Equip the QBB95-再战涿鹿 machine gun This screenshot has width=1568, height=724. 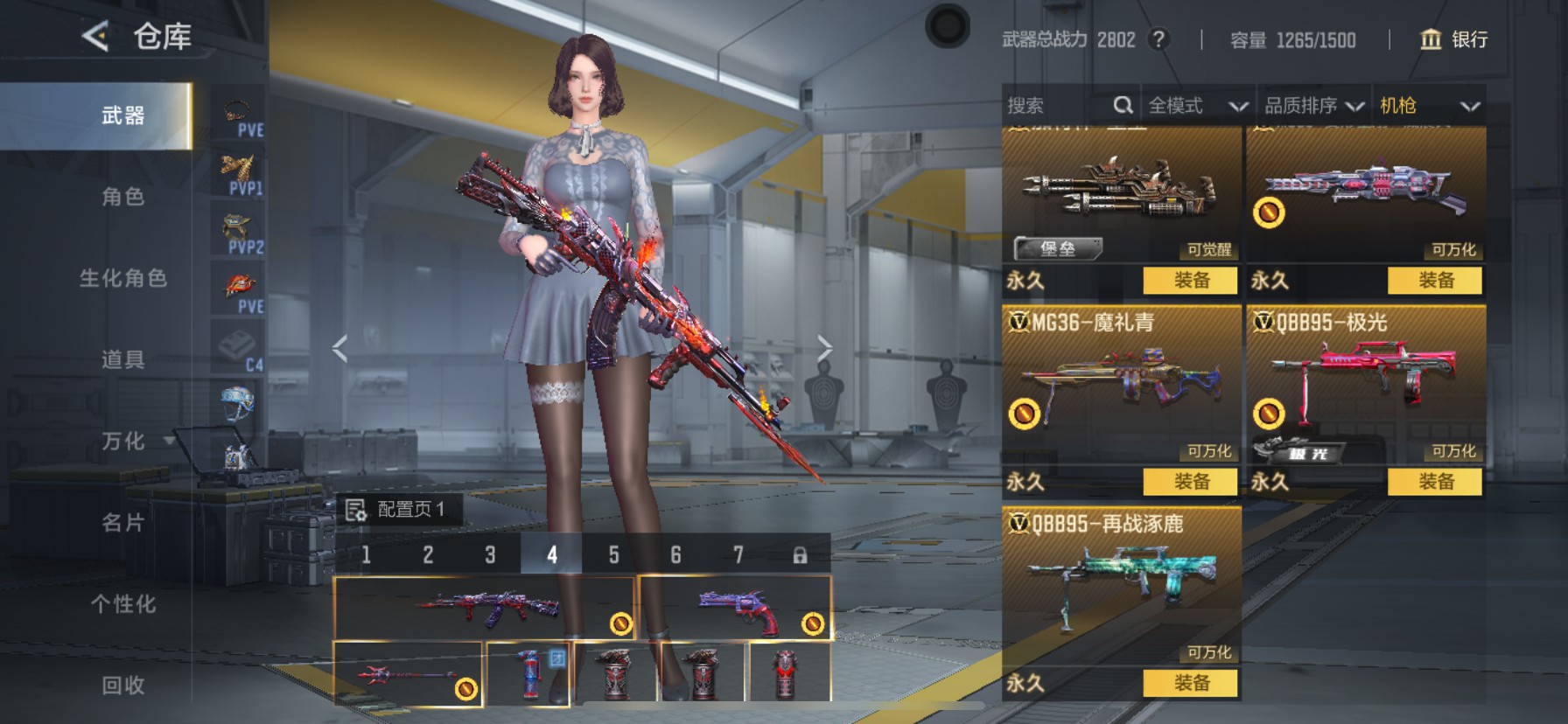1191,683
